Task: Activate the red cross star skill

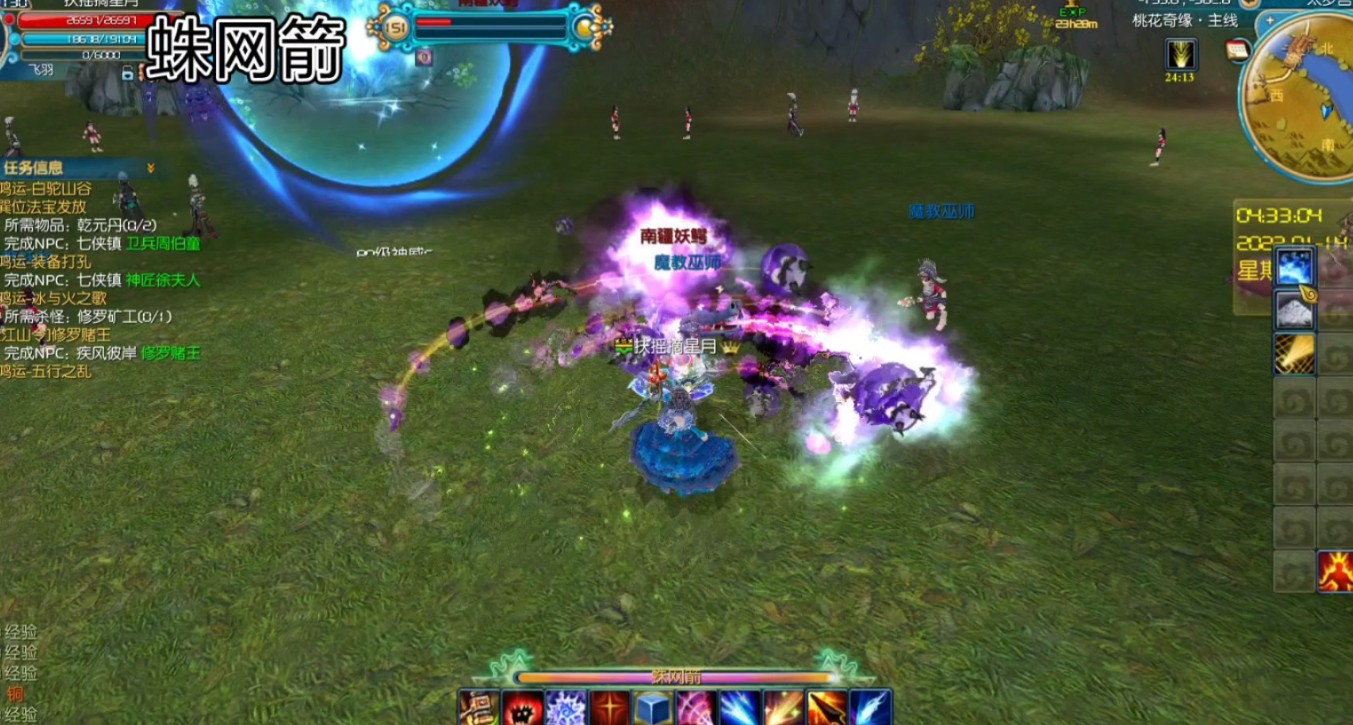Action: (609, 708)
